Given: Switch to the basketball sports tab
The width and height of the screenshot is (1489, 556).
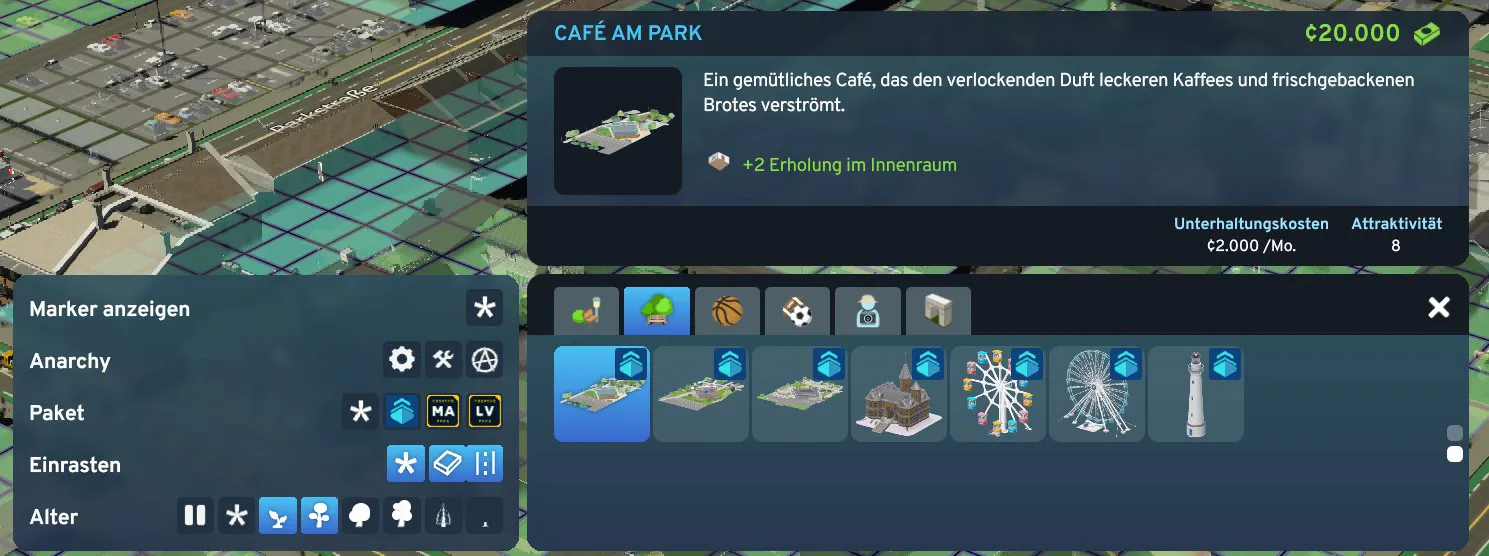Looking at the screenshot, I should (x=728, y=312).
